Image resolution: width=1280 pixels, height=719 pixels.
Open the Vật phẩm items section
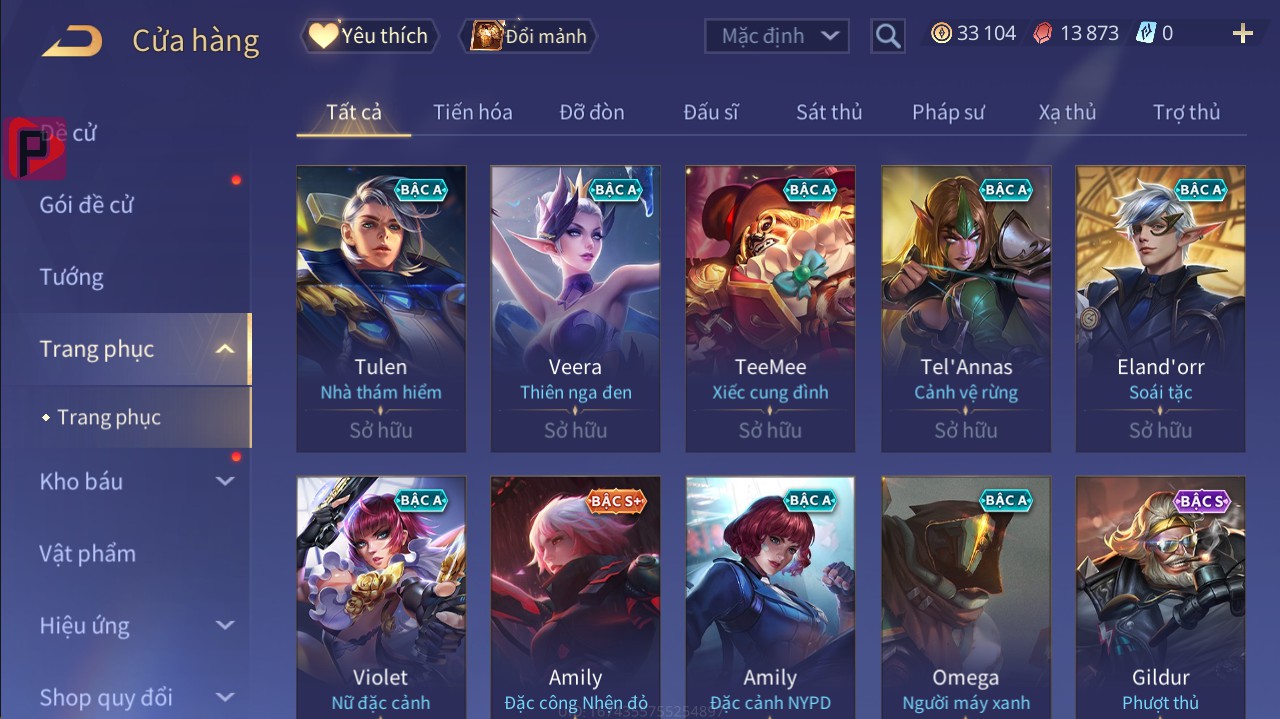click(x=87, y=553)
